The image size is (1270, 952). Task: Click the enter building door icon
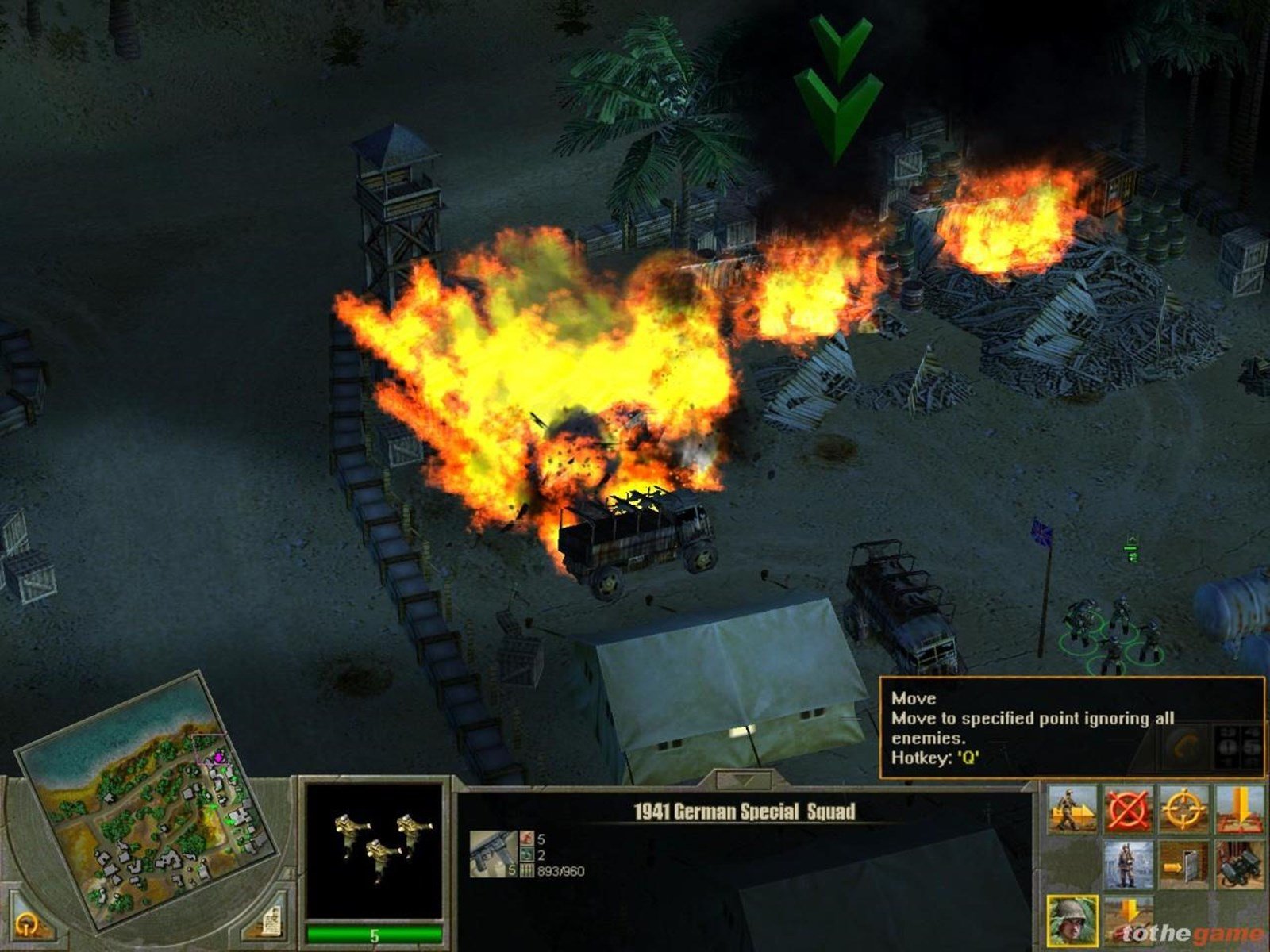tap(1183, 866)
